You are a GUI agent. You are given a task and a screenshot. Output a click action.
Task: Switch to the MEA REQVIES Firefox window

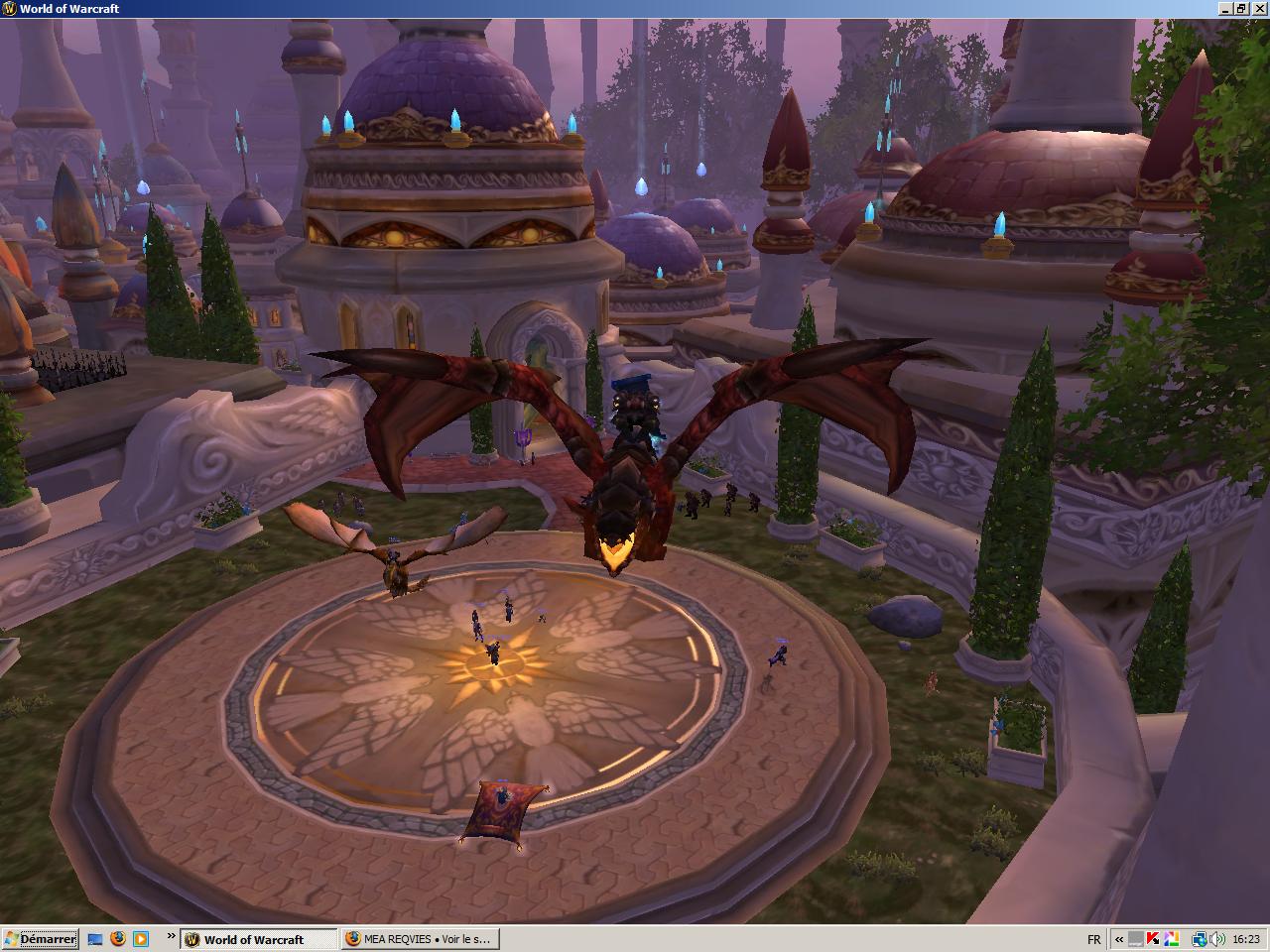pos(422,939)
